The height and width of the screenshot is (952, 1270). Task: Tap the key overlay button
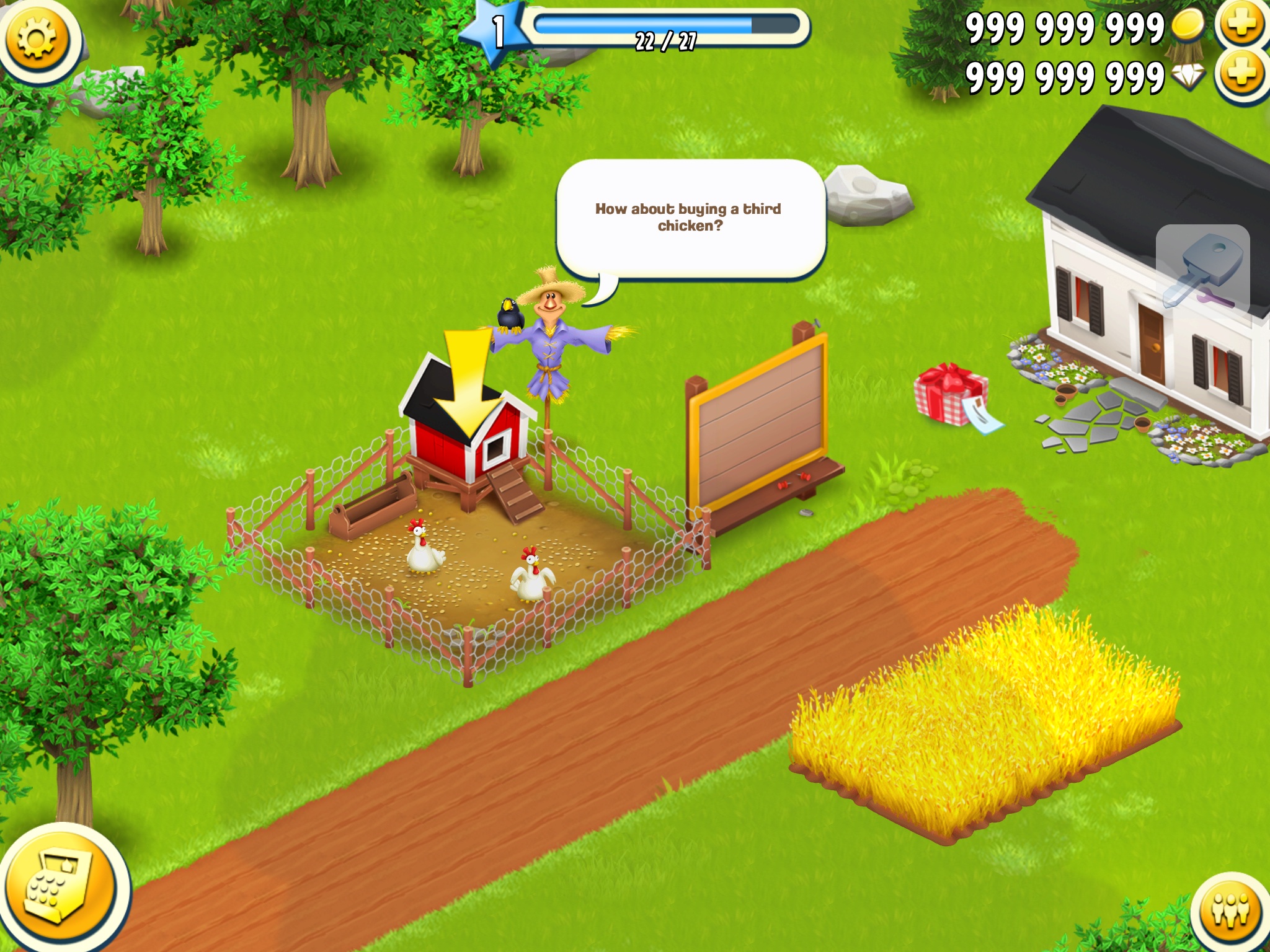[x=1202, y=270]
